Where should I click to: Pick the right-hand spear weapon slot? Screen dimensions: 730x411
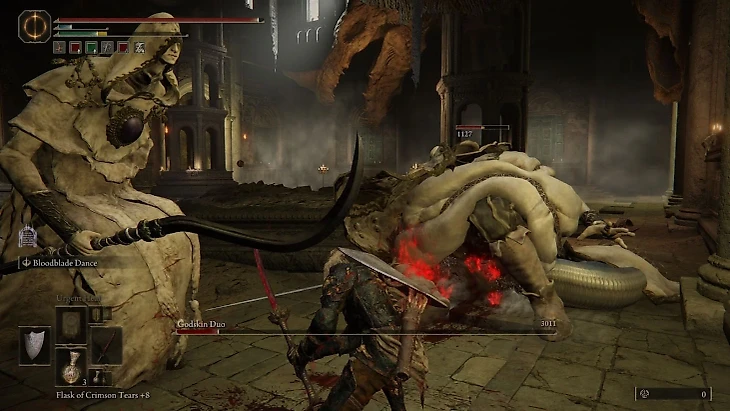(x=106, y=345)
